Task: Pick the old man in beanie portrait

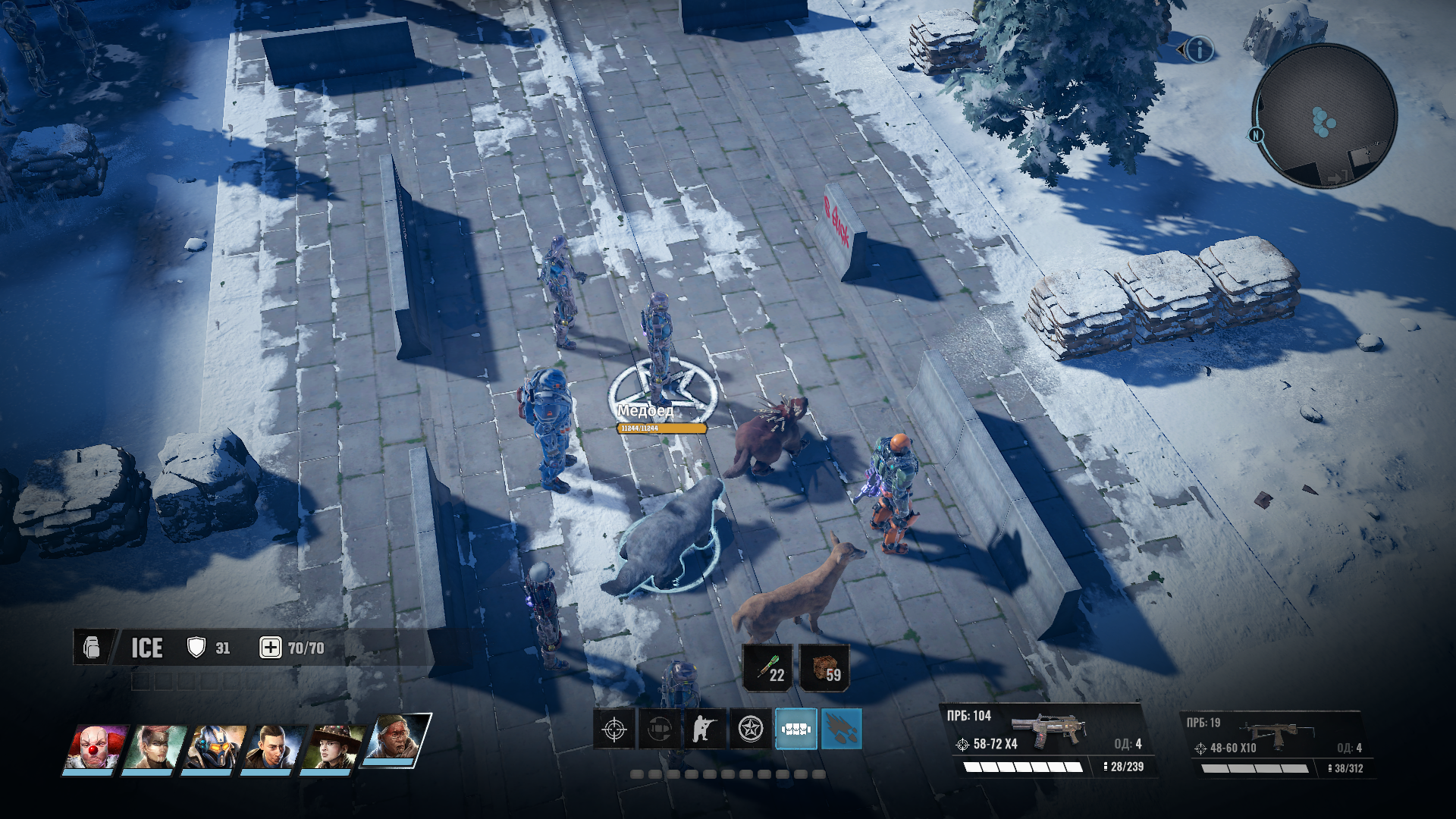Action: click(396, 740)
